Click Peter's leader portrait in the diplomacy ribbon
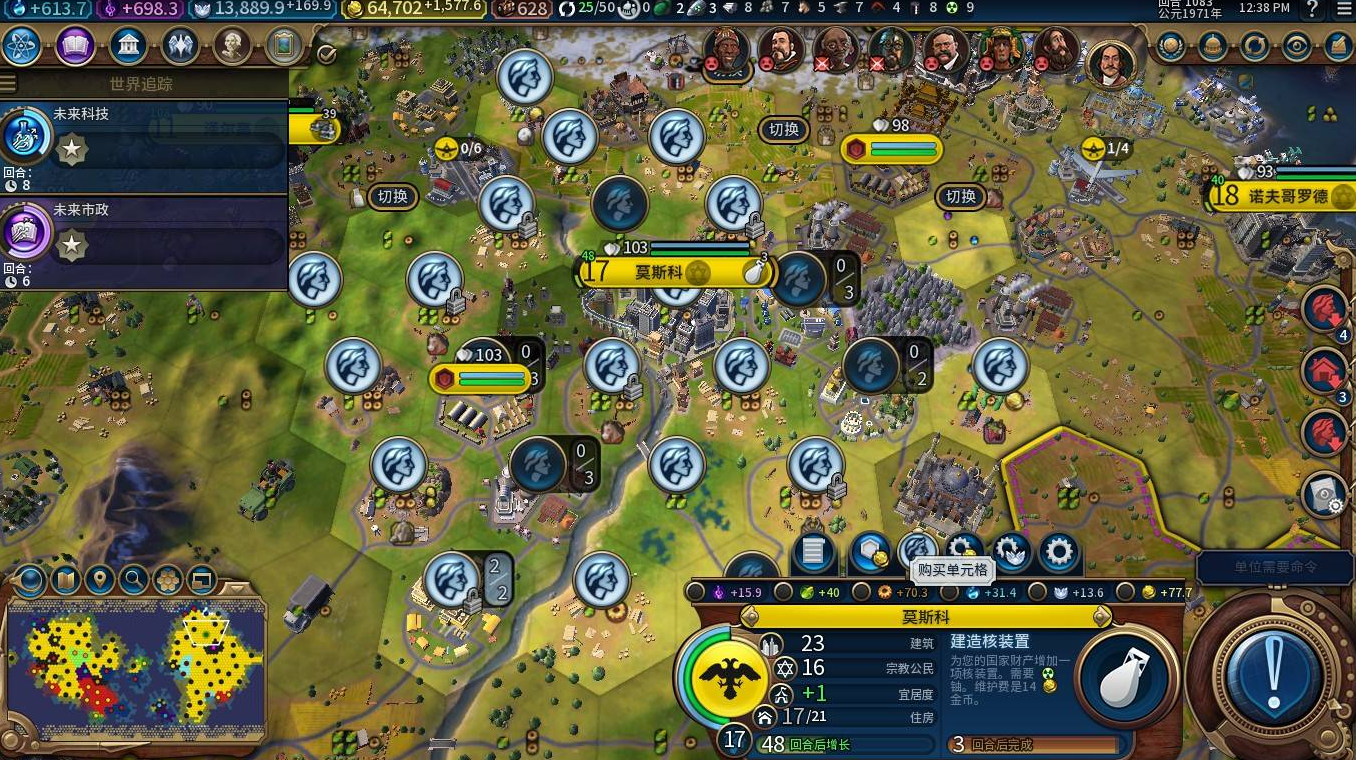The image size is (1356, 760). pos(1112,63)
